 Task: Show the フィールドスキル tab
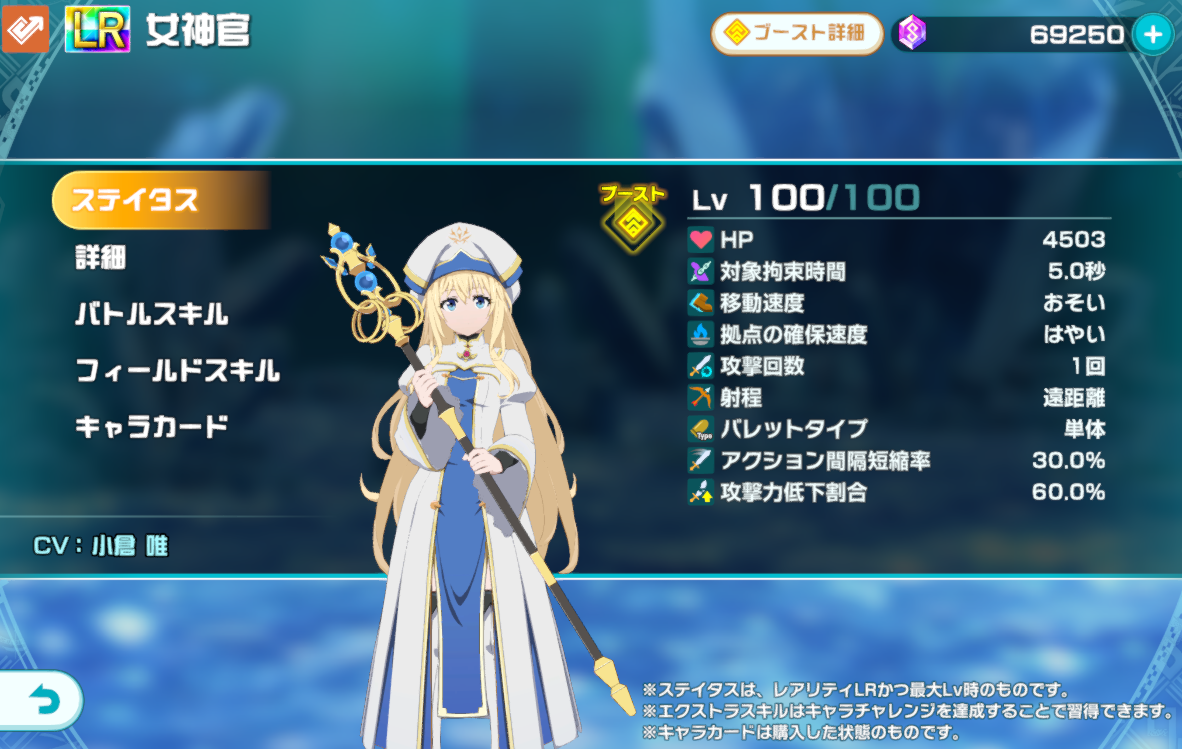[x=177, y=372]
